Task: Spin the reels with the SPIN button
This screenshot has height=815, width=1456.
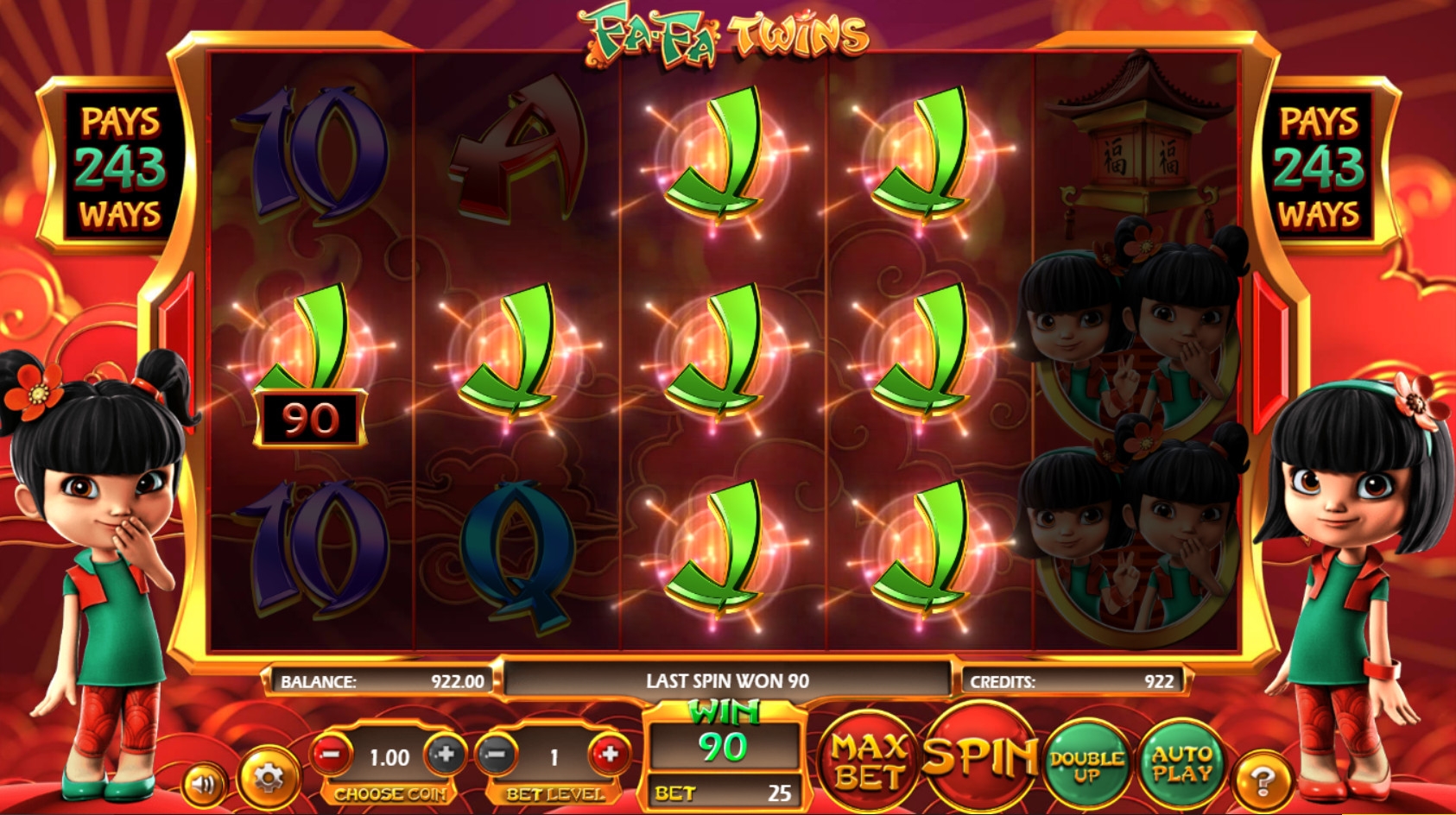Action: pos(979,755)
